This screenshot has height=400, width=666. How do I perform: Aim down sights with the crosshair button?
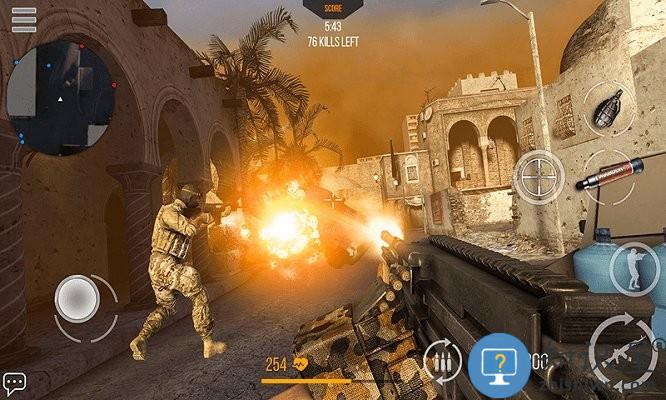[537, 177]
